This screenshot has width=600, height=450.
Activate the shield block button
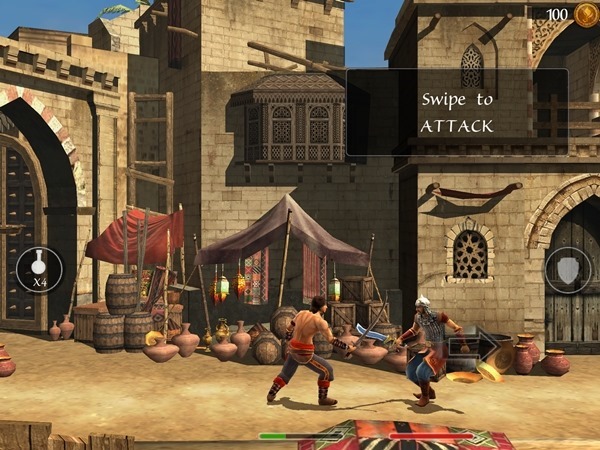point(567,270)
